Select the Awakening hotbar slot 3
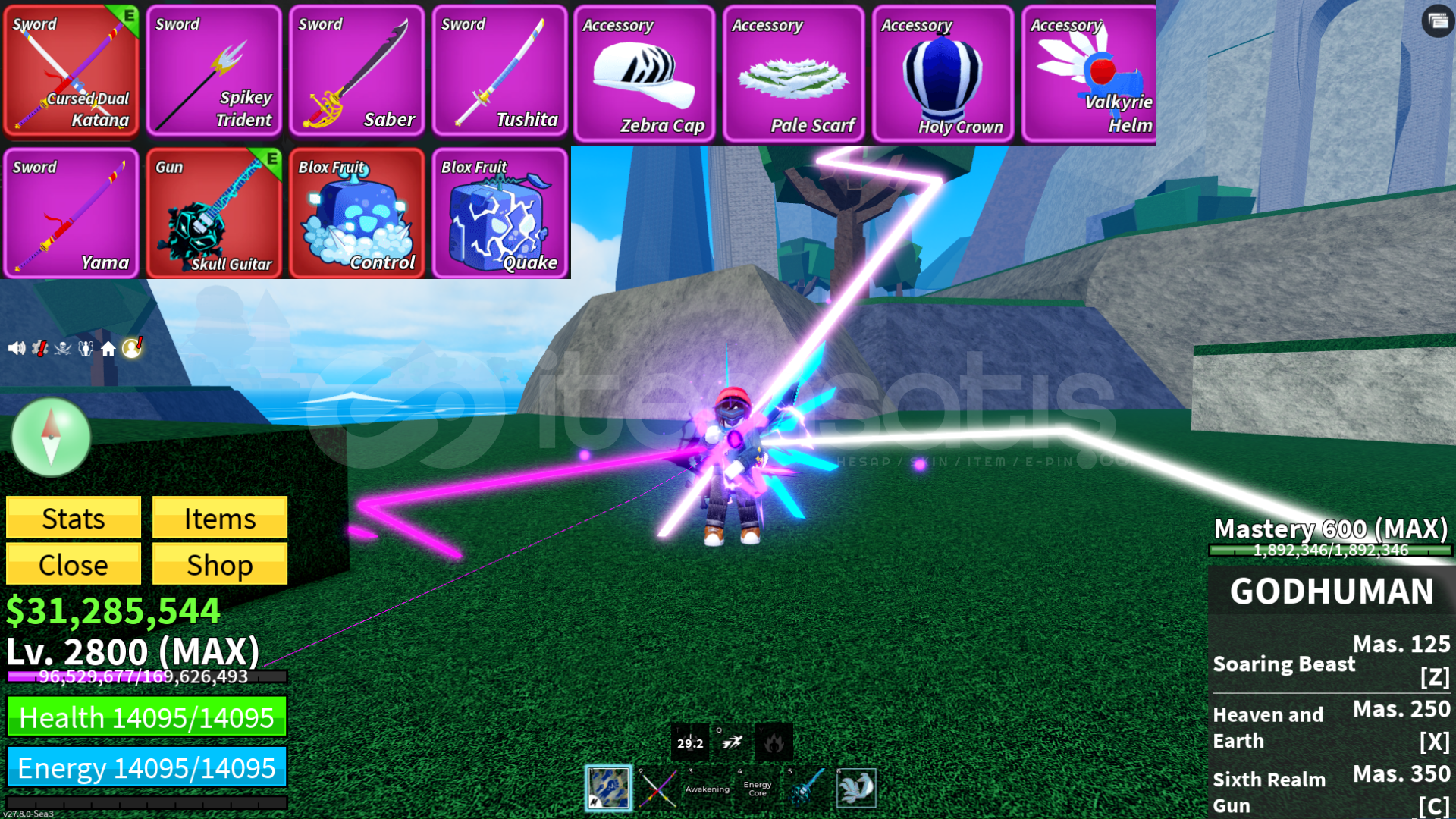The image size is (1456, 819). (x=707, y=789)
